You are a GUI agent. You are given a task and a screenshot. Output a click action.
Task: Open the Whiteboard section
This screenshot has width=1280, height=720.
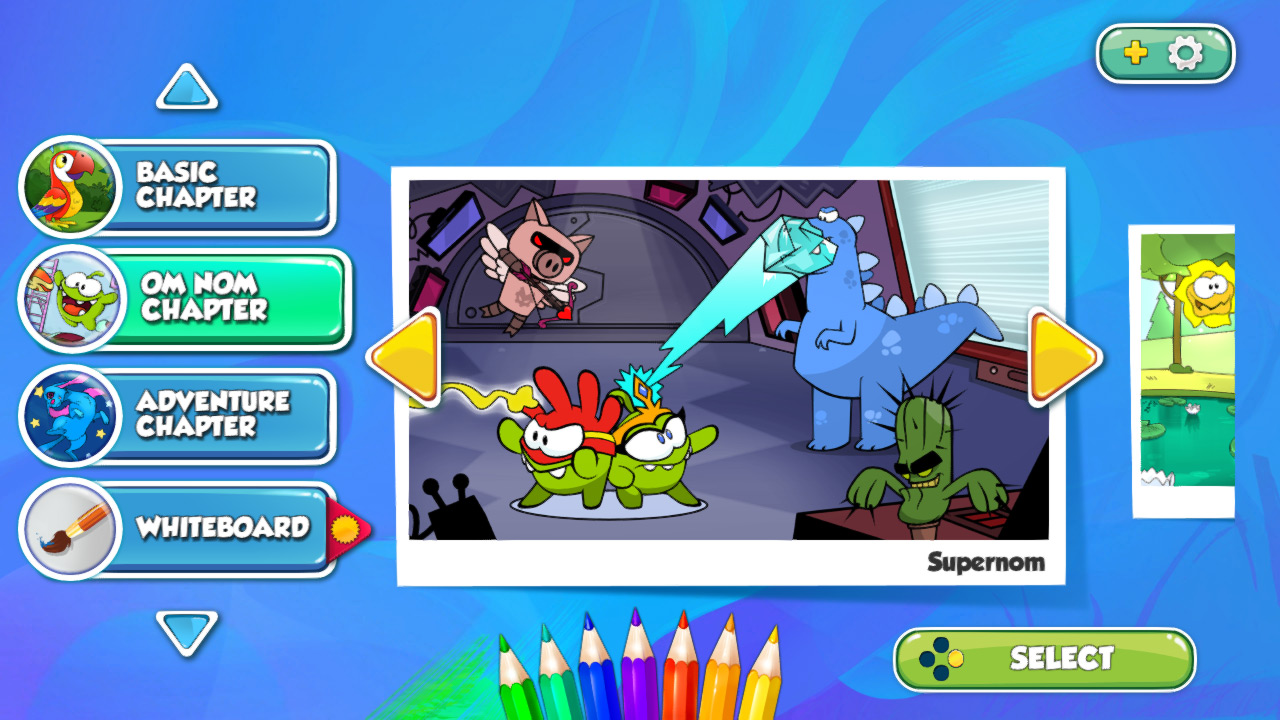coord(225,528)
